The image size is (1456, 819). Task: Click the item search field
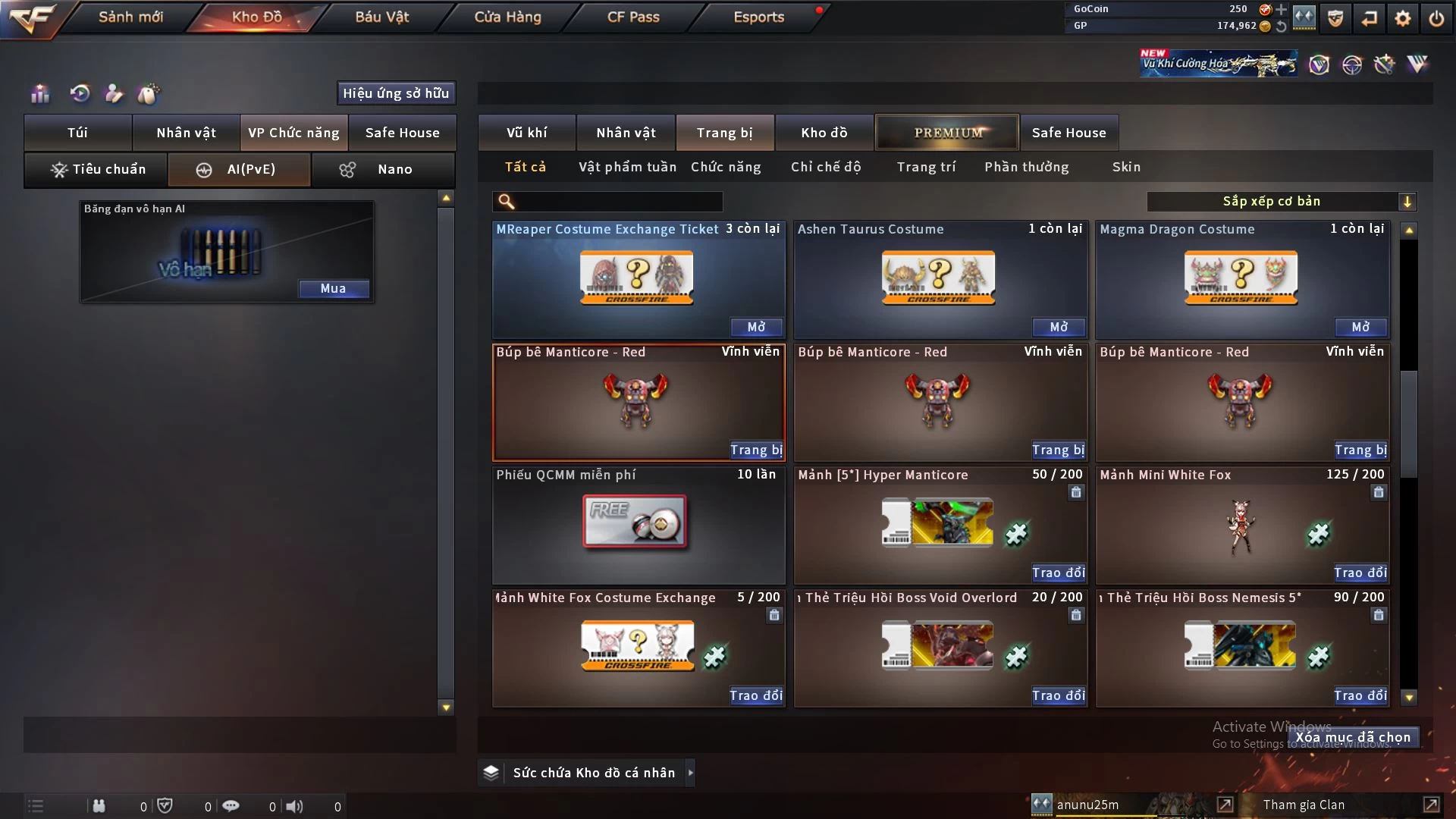point(618,202)
